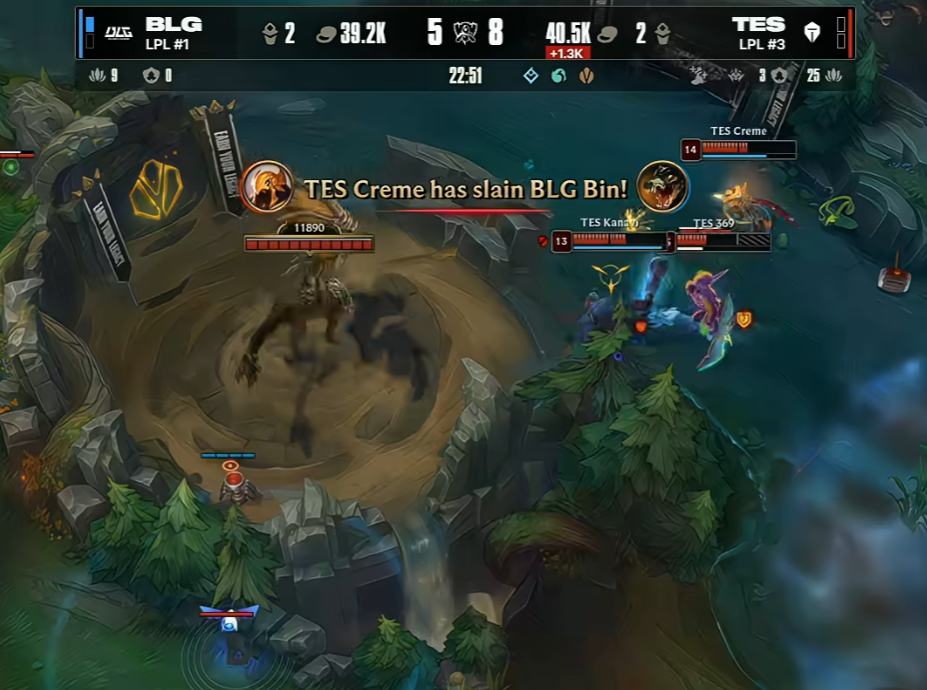Select the slain champion portrait beside BLG Bin

[x=662, y=187]
